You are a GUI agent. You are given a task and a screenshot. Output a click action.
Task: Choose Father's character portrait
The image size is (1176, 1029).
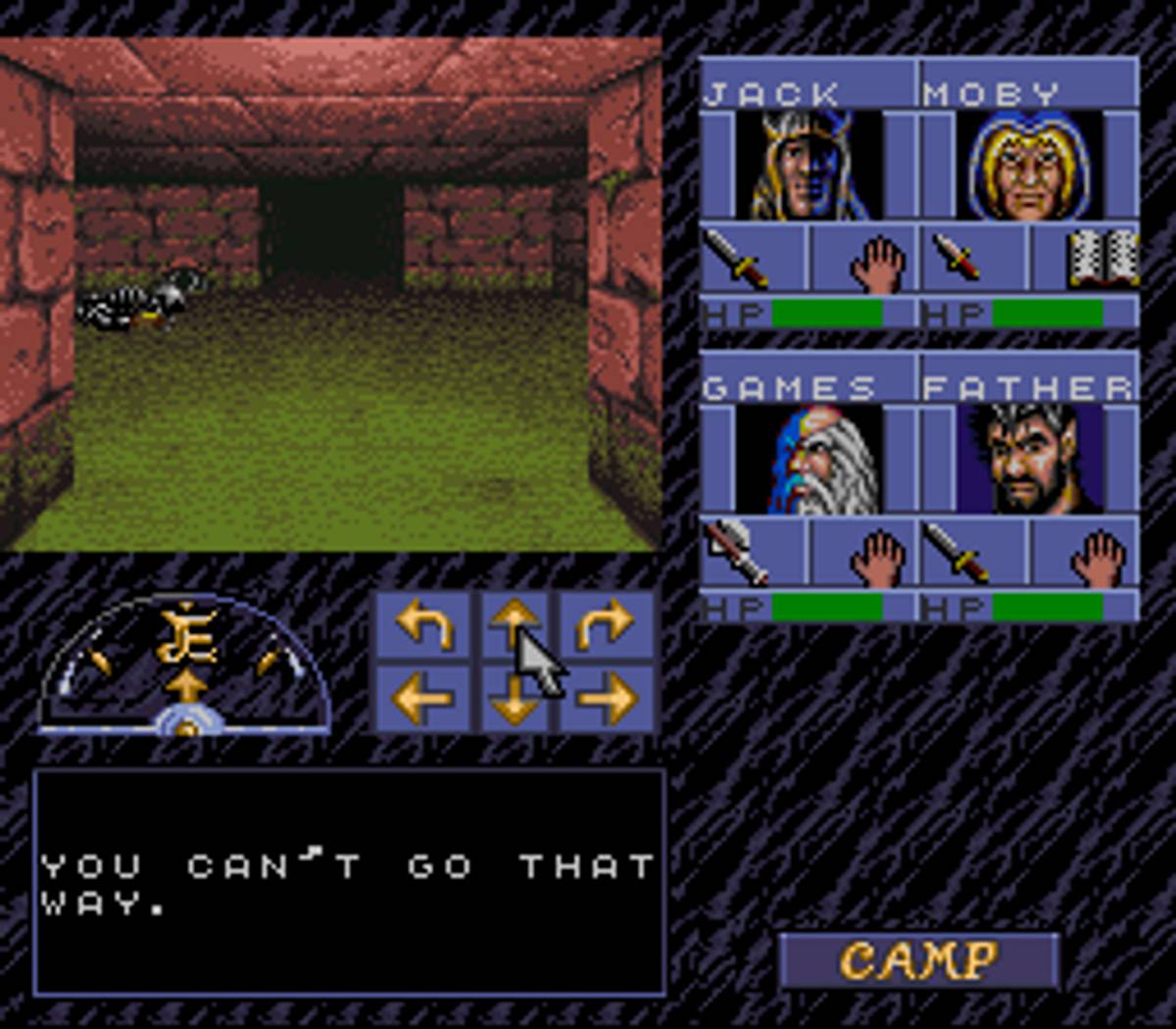[1028, 460]
